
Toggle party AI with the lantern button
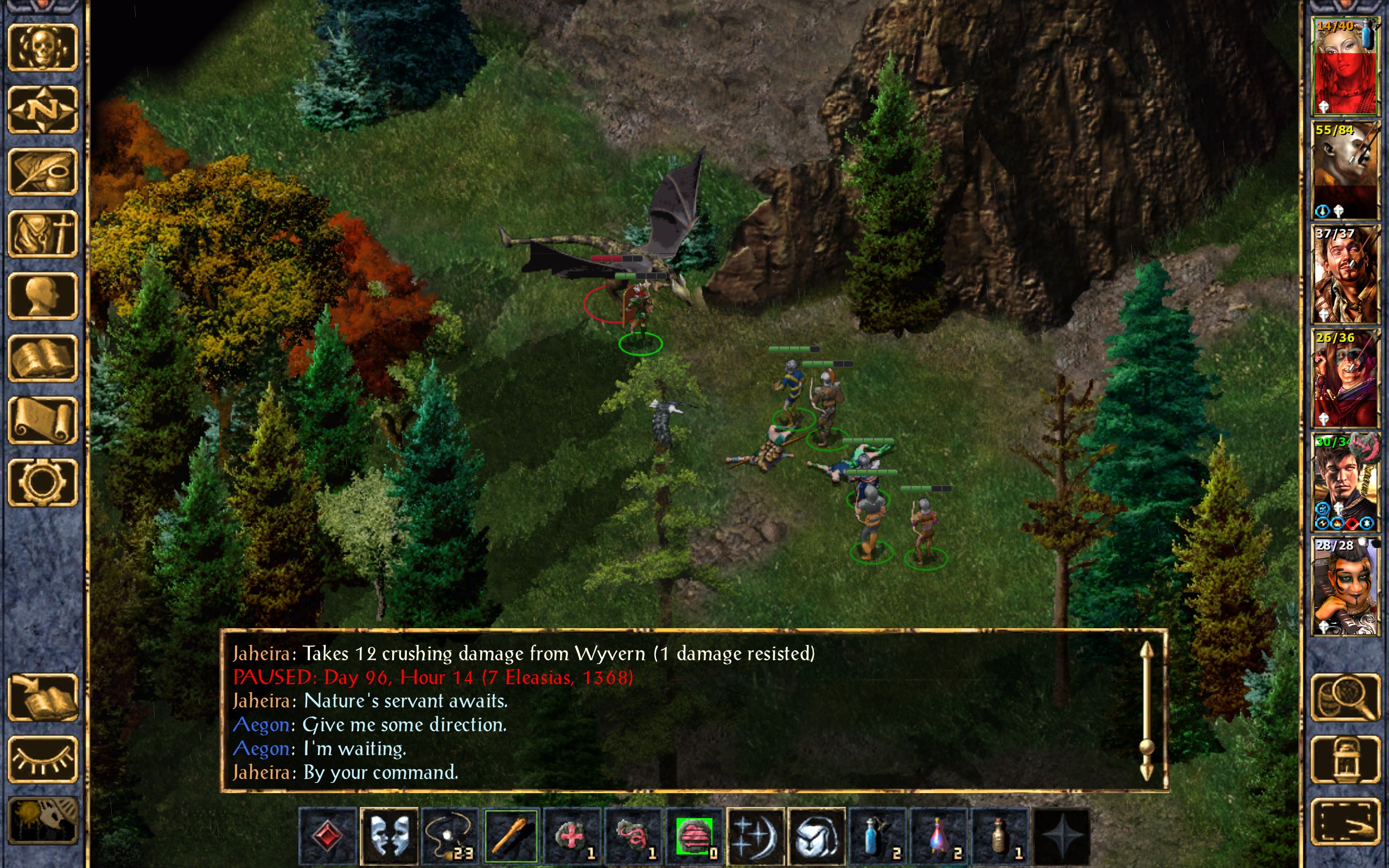pyautogui.click(x=1346, y=759)
